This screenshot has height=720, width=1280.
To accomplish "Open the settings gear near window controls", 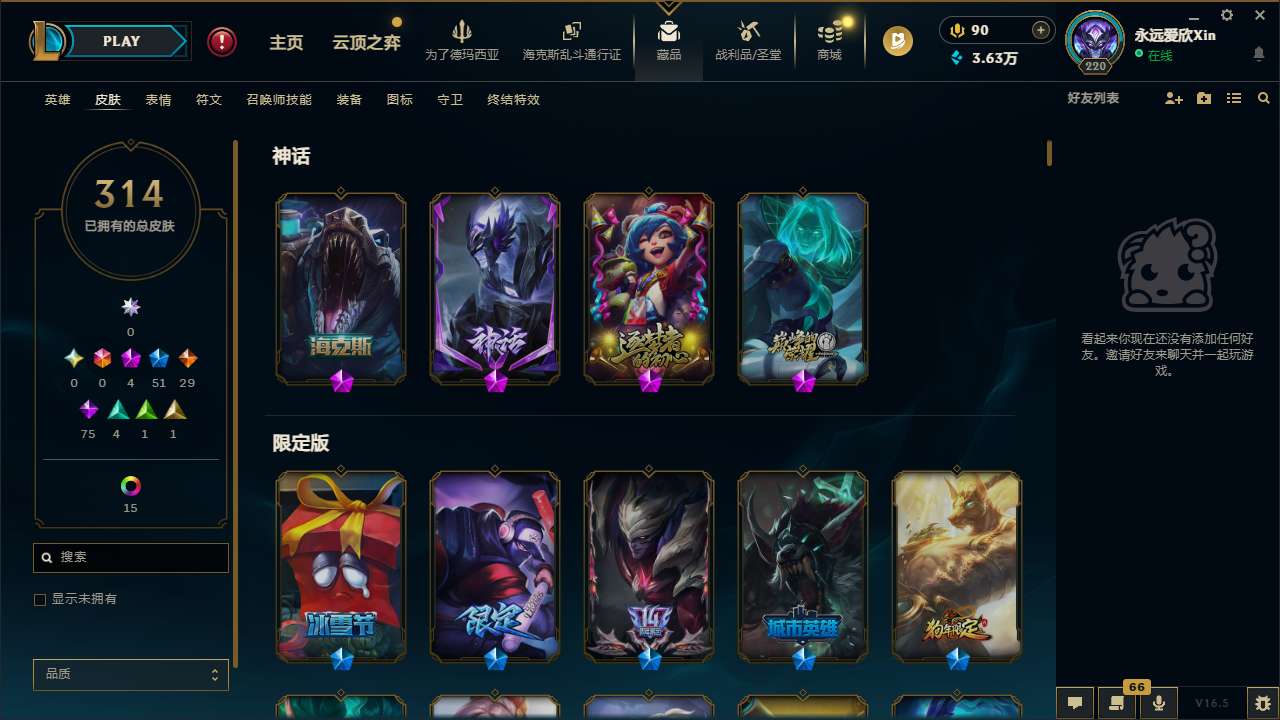I will point(1226,15).
